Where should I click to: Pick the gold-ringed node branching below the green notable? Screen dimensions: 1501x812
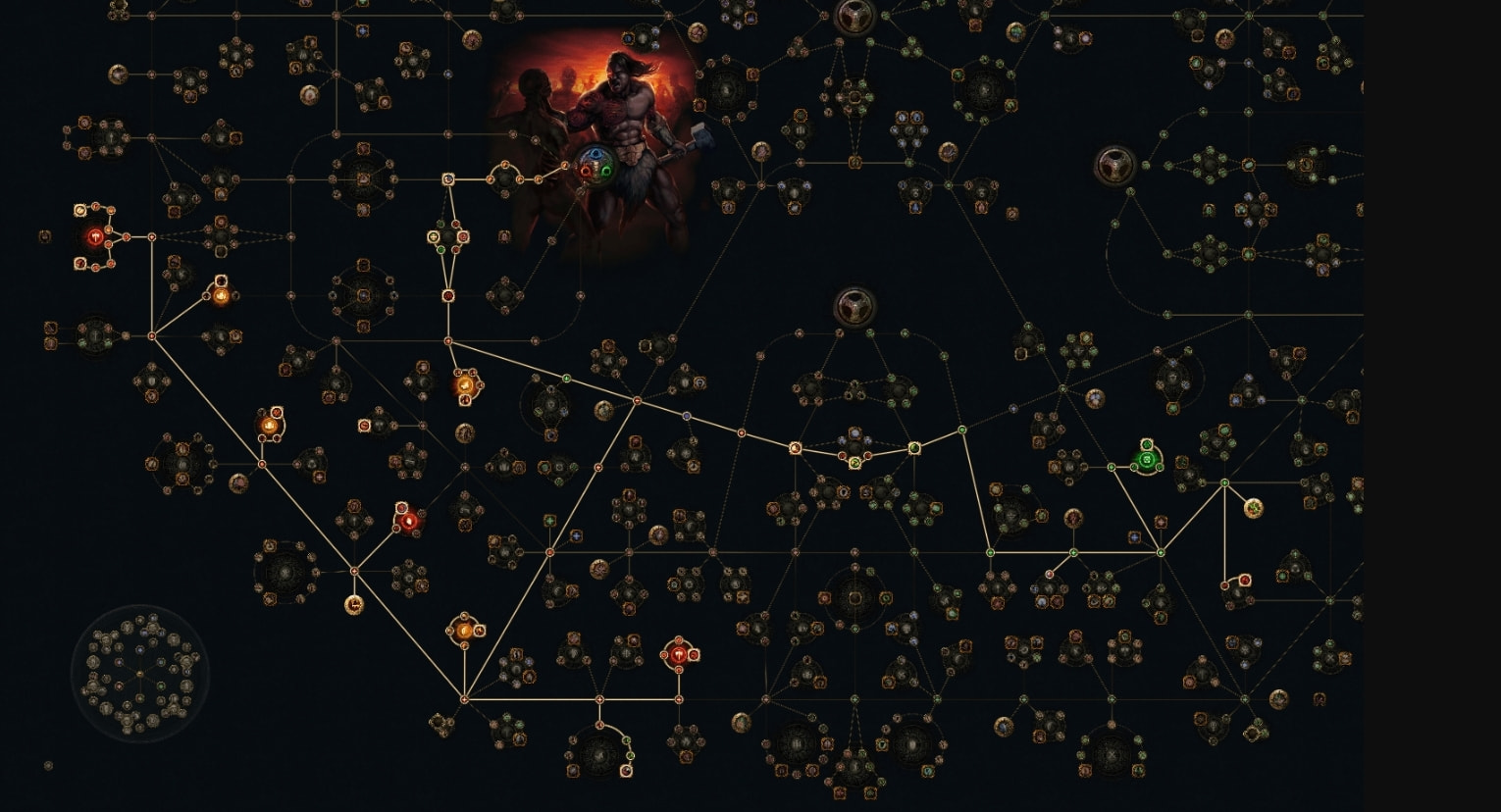tap(1253, 508)
